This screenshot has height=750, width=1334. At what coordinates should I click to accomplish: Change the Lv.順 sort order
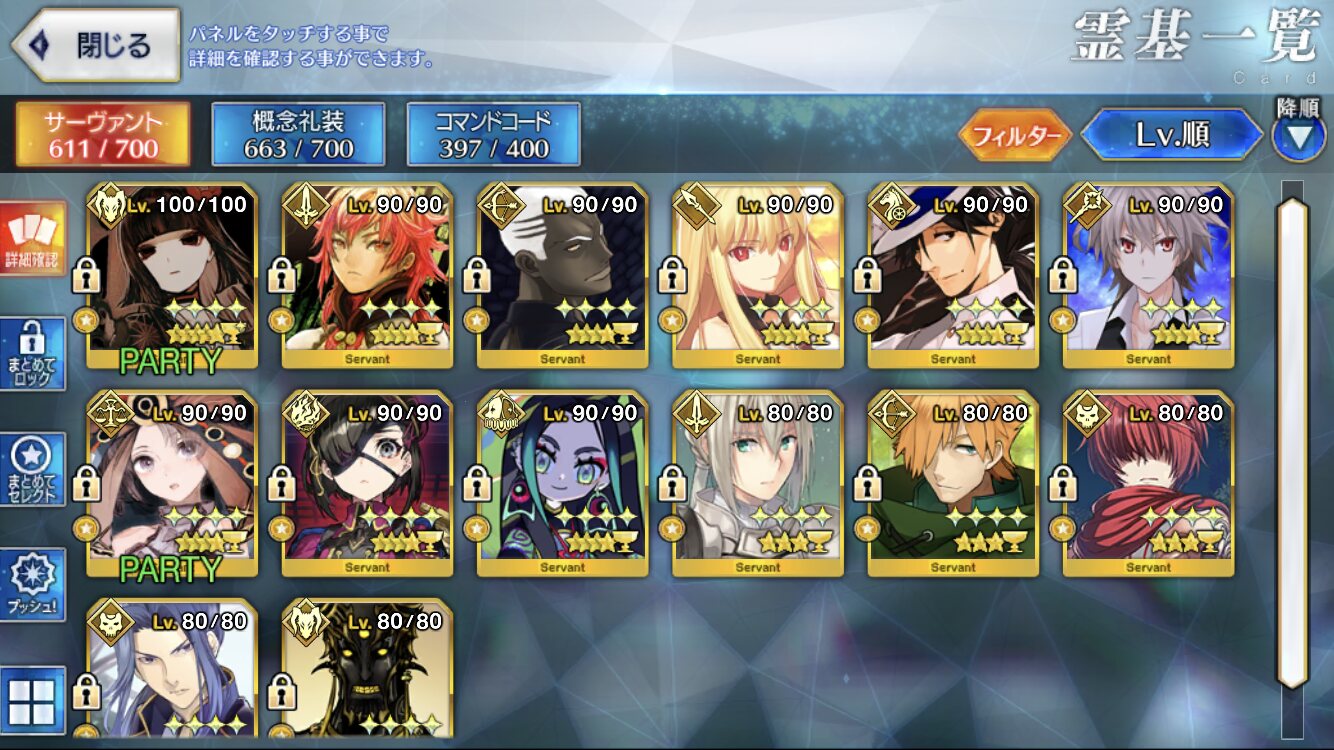(1172, 135)
